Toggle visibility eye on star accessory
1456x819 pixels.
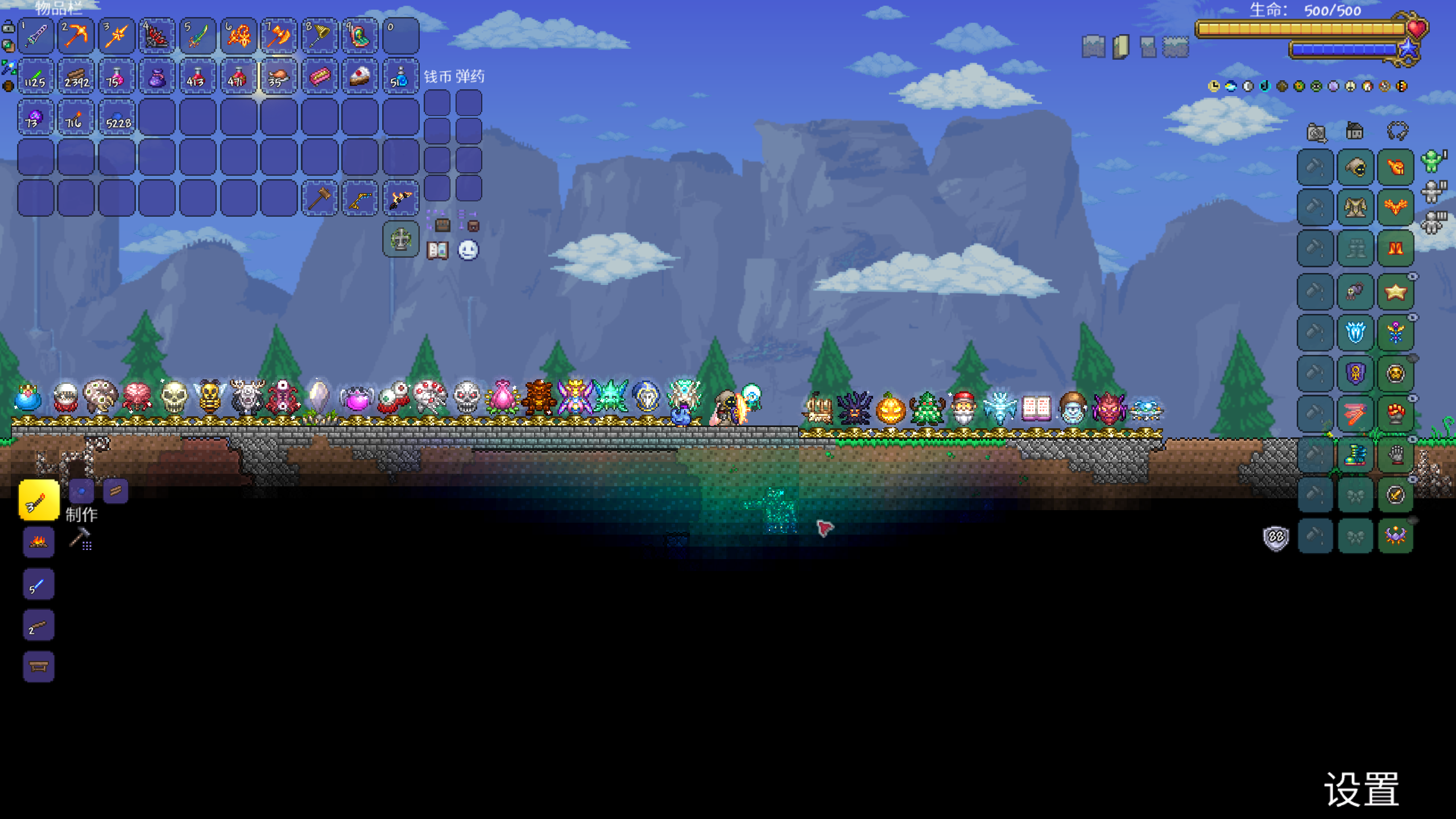[x=1413, y=277]
